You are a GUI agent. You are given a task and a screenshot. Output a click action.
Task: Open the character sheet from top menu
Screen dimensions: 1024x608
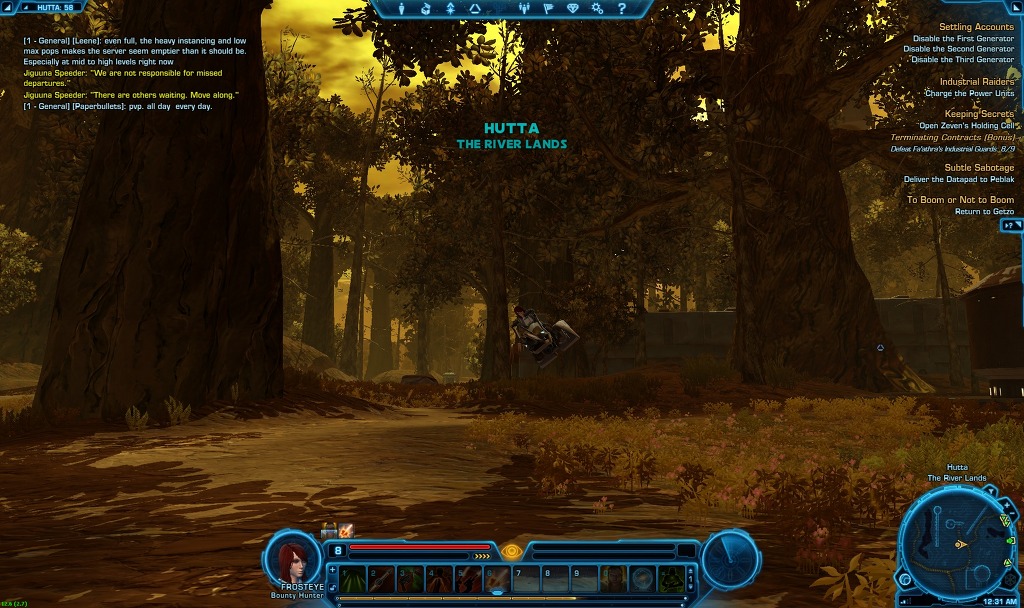coord(402,9)
